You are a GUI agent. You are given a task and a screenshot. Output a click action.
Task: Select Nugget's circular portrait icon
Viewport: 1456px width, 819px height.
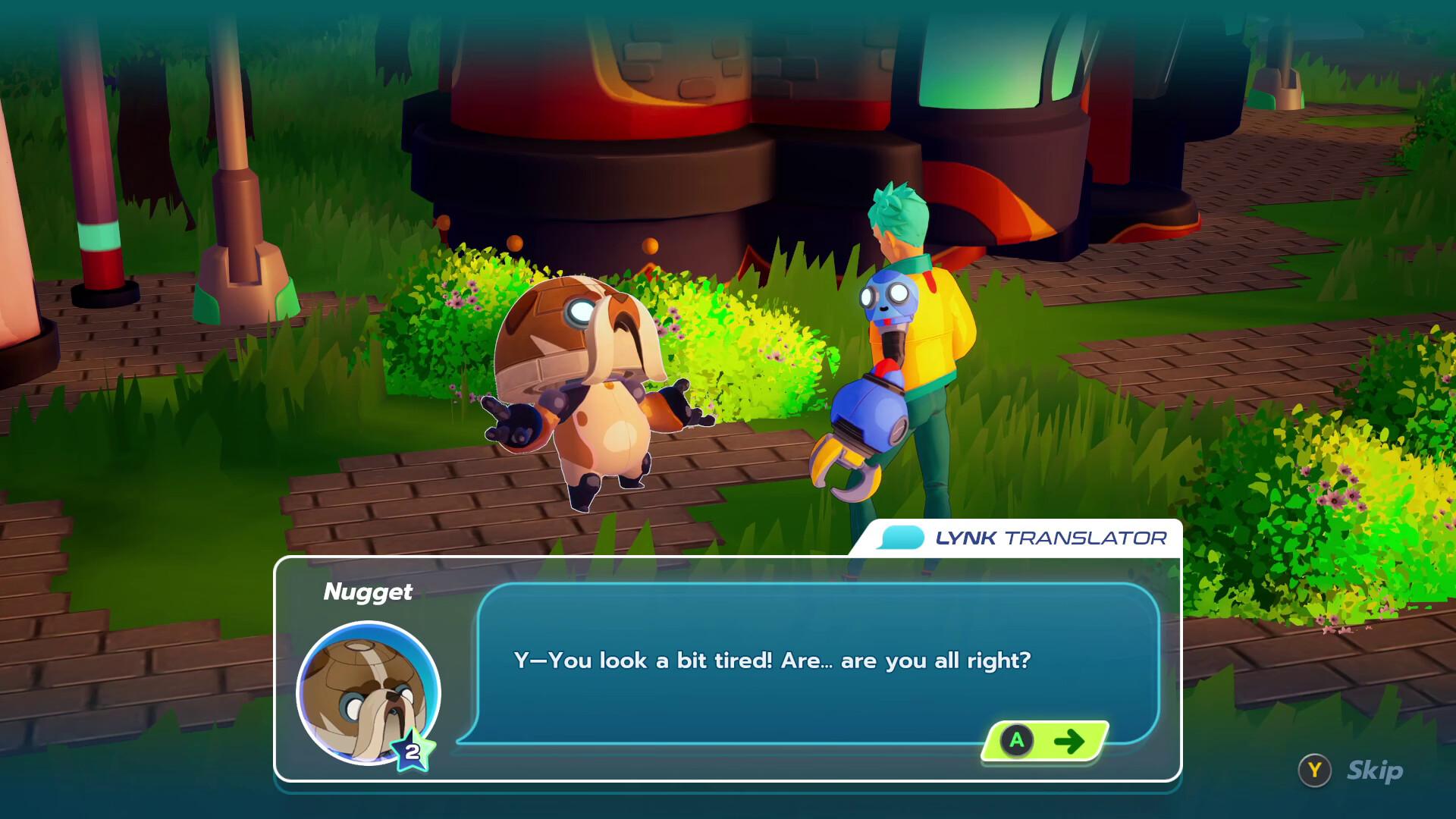[x=369, y=695]
